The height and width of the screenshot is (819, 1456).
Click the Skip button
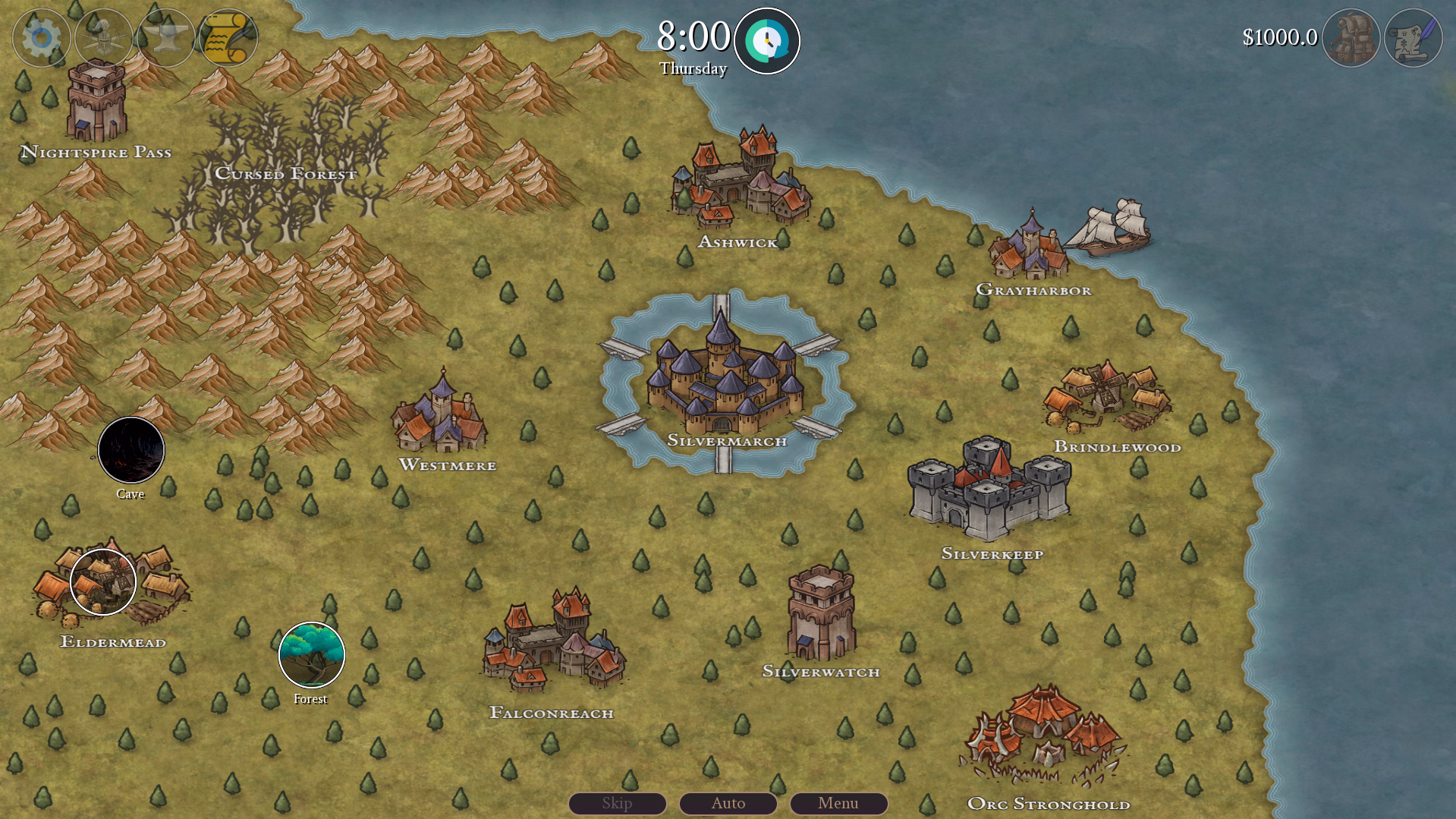pyautogui.click(x=617, y=803)
